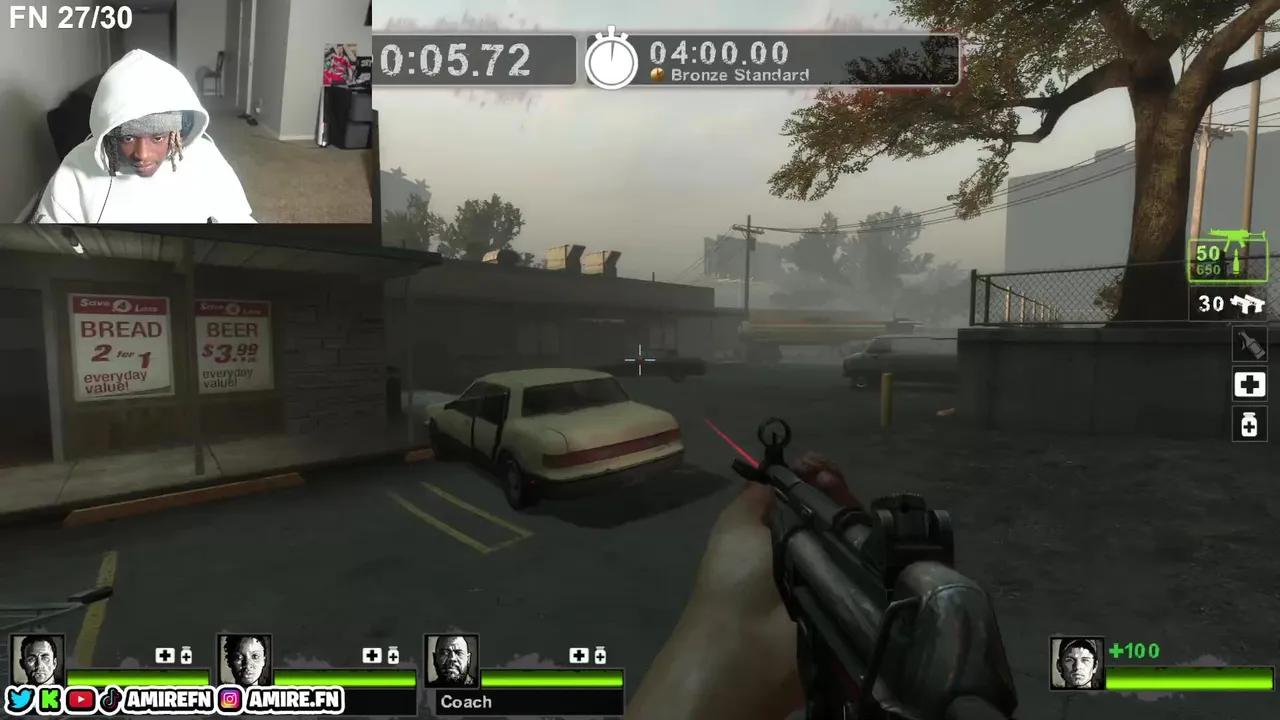Viewport: 1280px width, 720px height.
Task: Equip the molotov bottle slot
Action: (1249, 345)
